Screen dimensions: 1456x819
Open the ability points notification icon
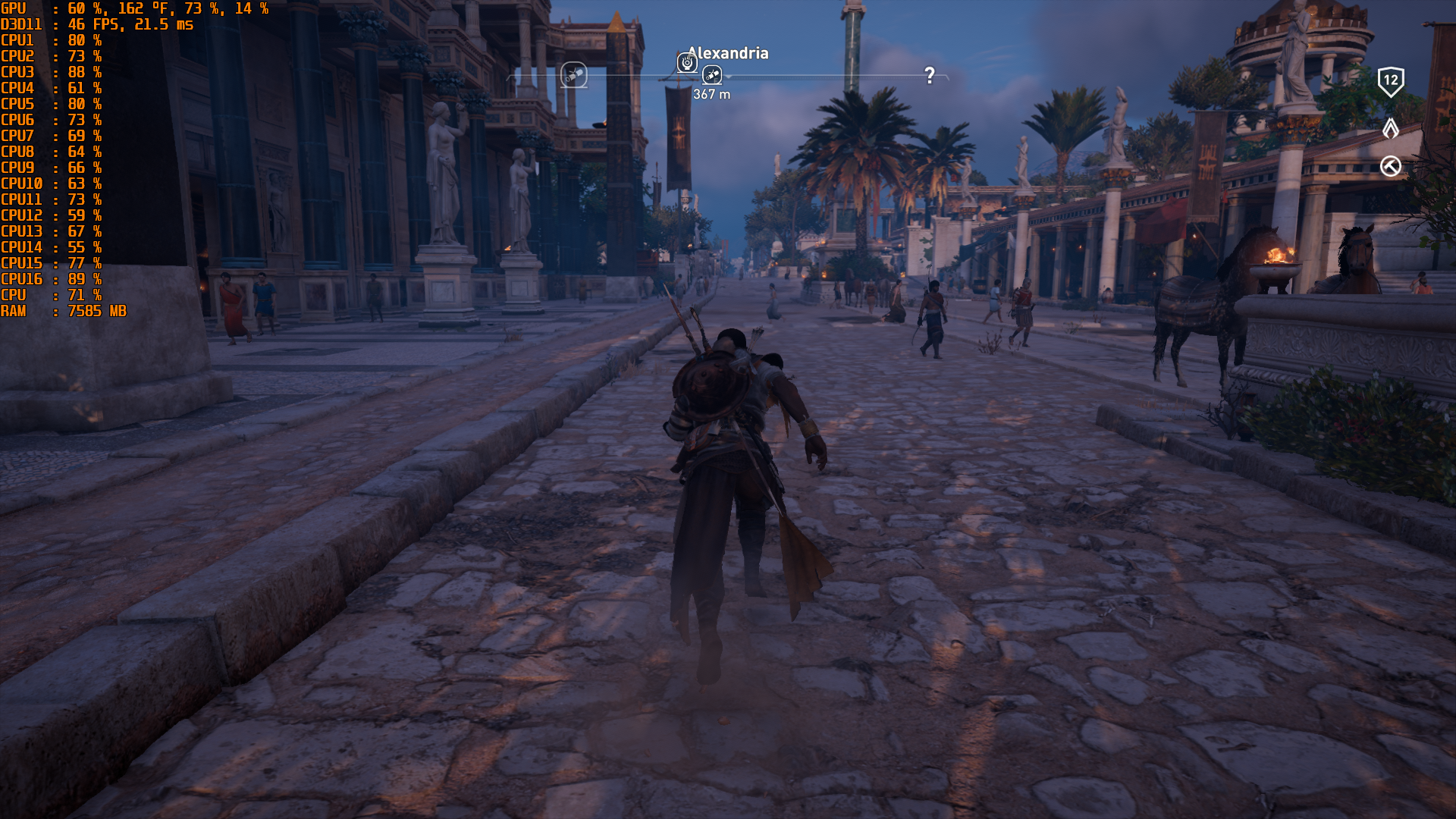[x=1390, y=128]
